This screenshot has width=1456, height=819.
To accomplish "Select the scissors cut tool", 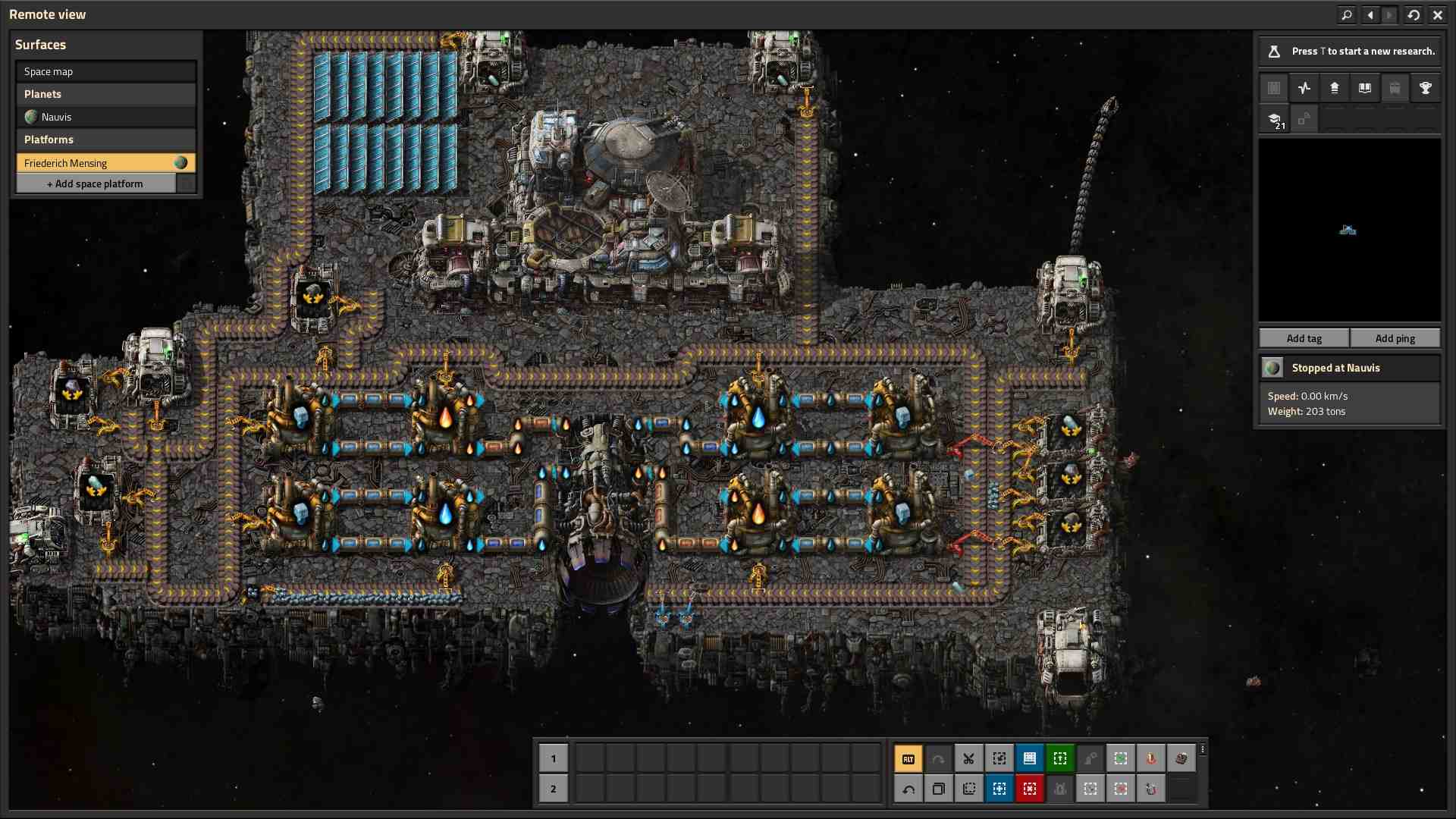I will (x=969, y=758).
